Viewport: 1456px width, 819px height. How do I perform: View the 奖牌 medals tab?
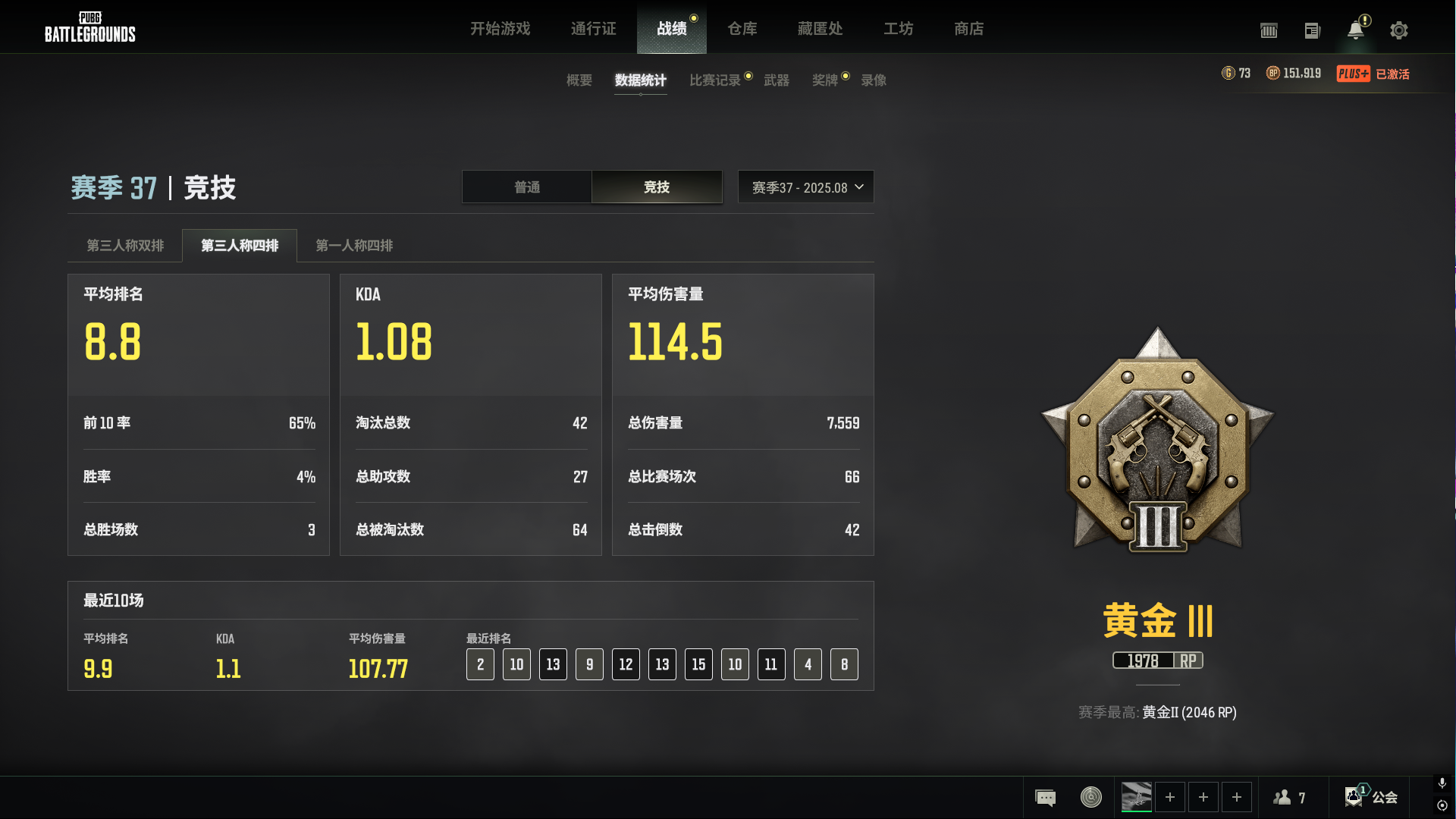click(824, 80)
